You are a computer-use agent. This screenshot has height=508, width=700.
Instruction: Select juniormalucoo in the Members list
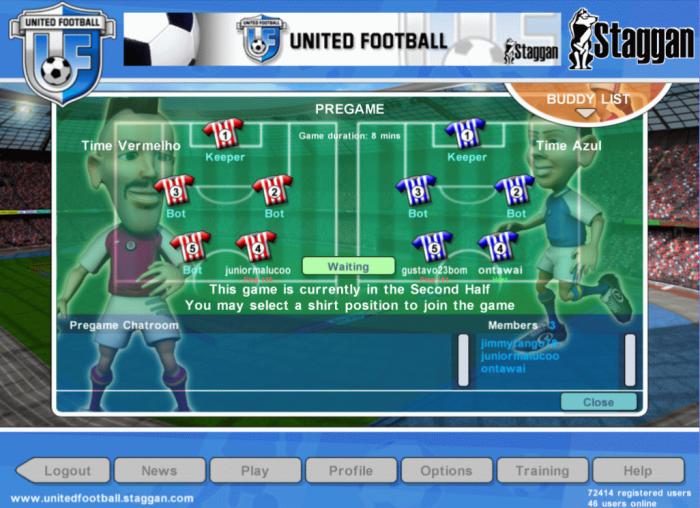point(519,356)
